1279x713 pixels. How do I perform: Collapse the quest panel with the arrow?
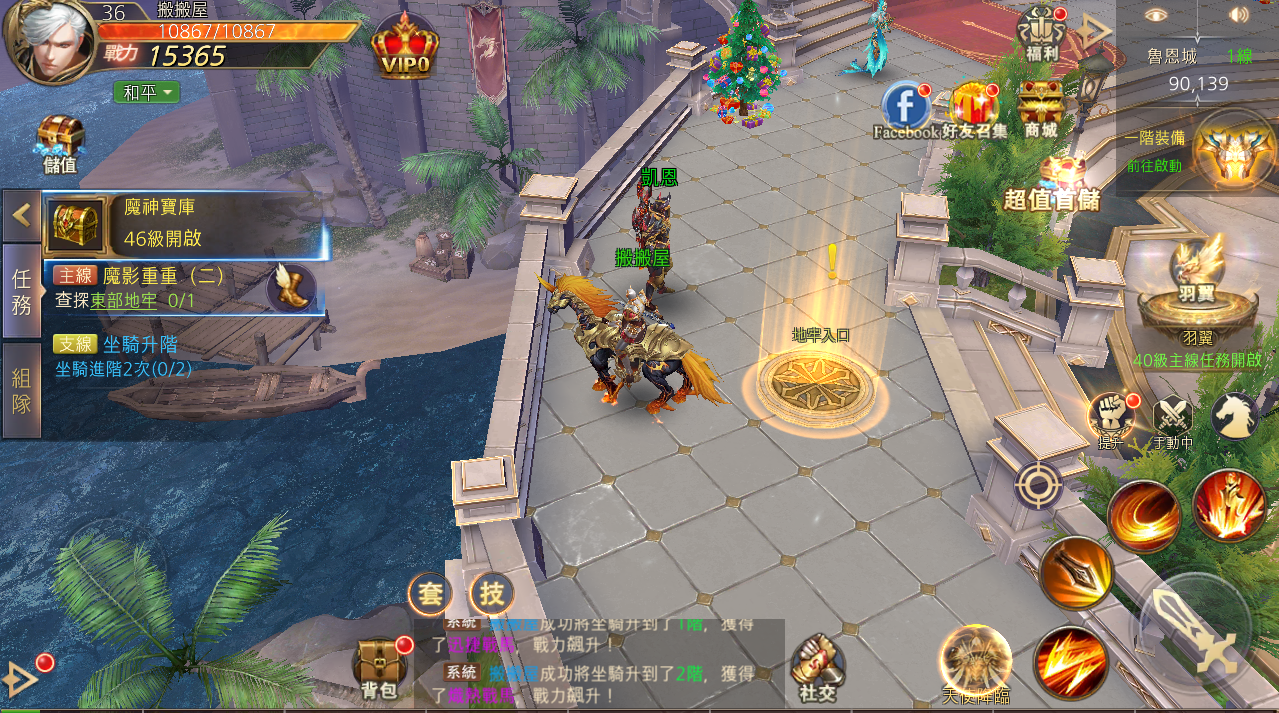(21, 214)
